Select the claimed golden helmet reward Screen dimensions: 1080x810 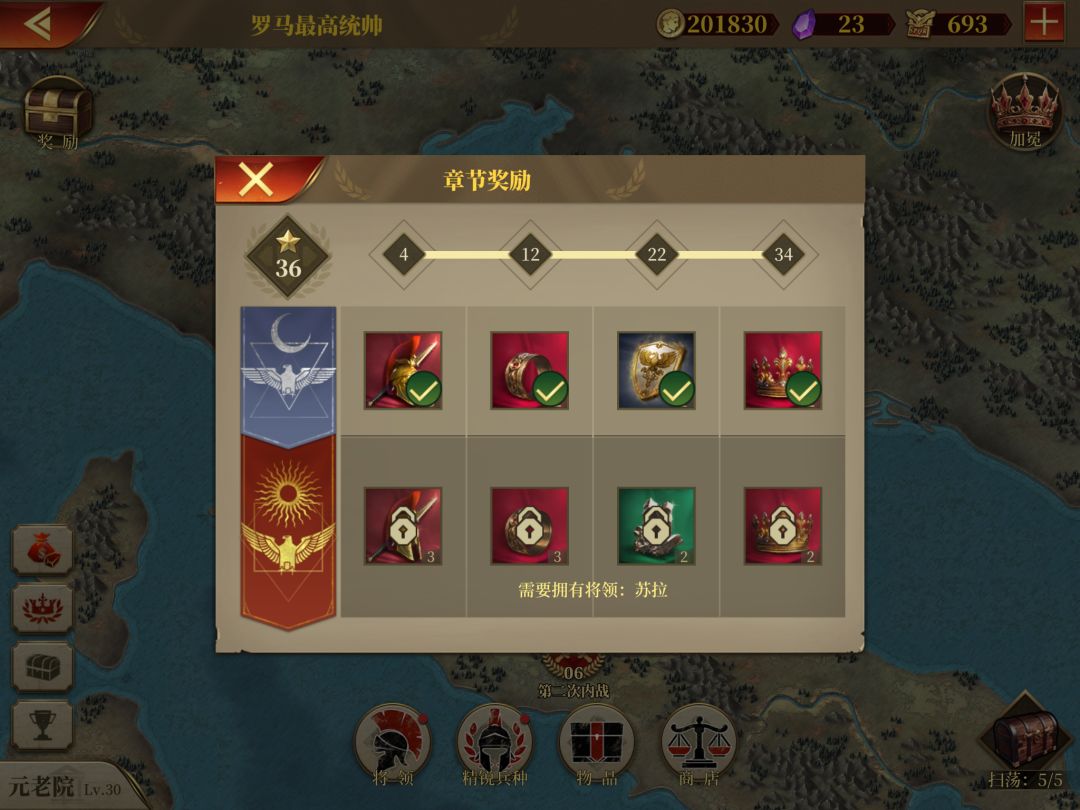point(403,370)
